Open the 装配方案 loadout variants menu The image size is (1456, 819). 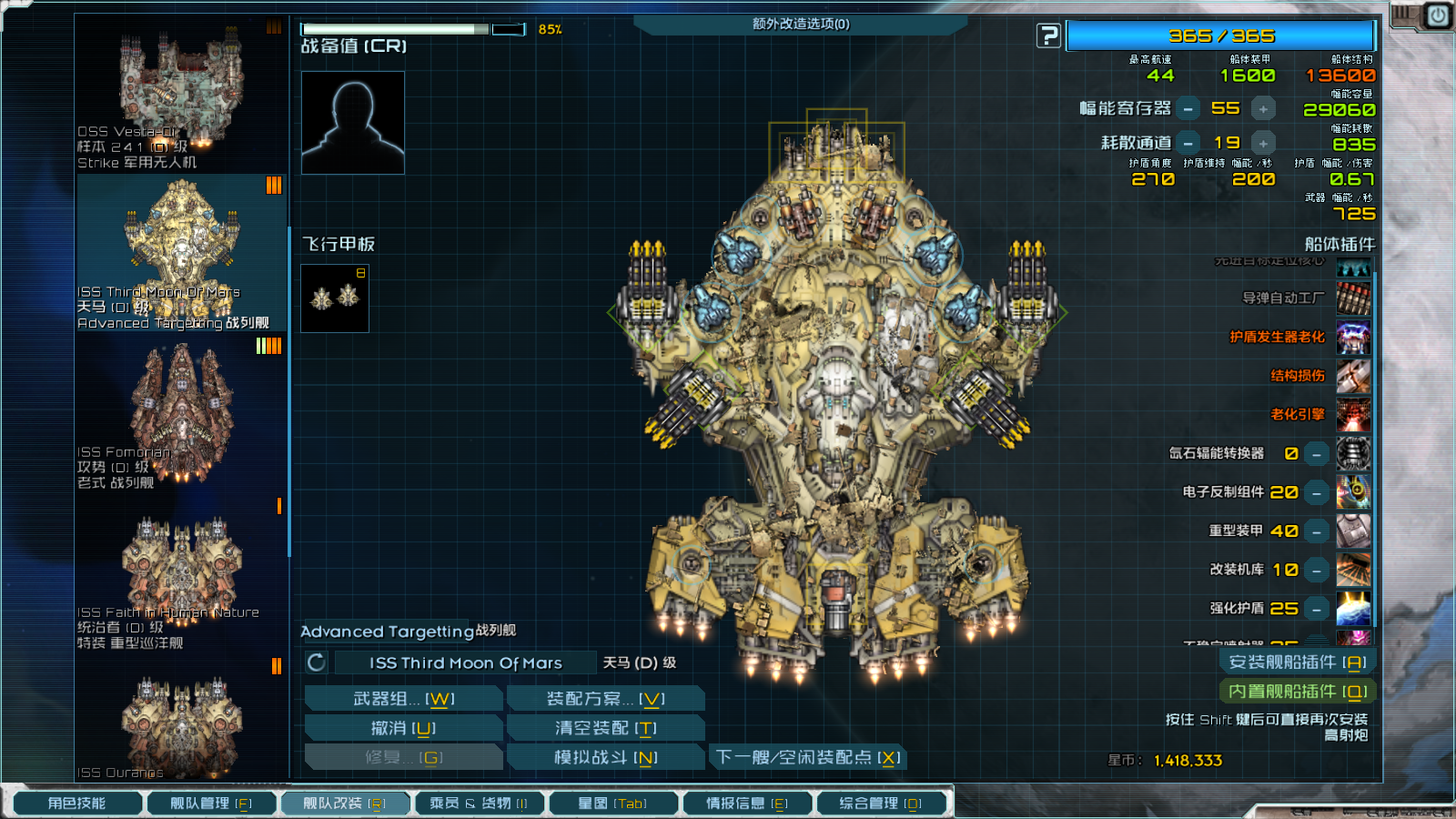click(605, 699)
